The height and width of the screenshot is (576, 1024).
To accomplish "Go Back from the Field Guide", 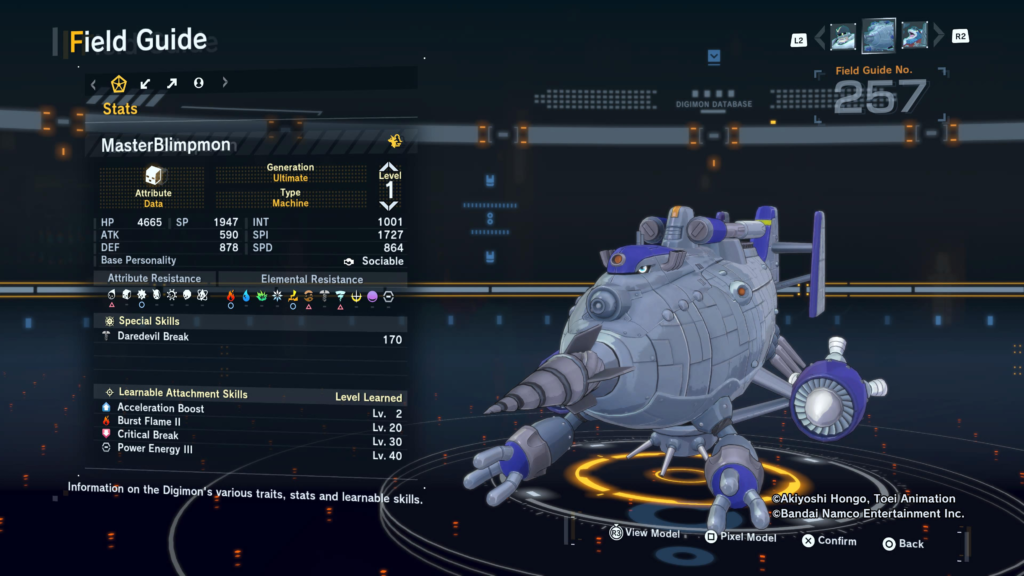I will (902, 543).
